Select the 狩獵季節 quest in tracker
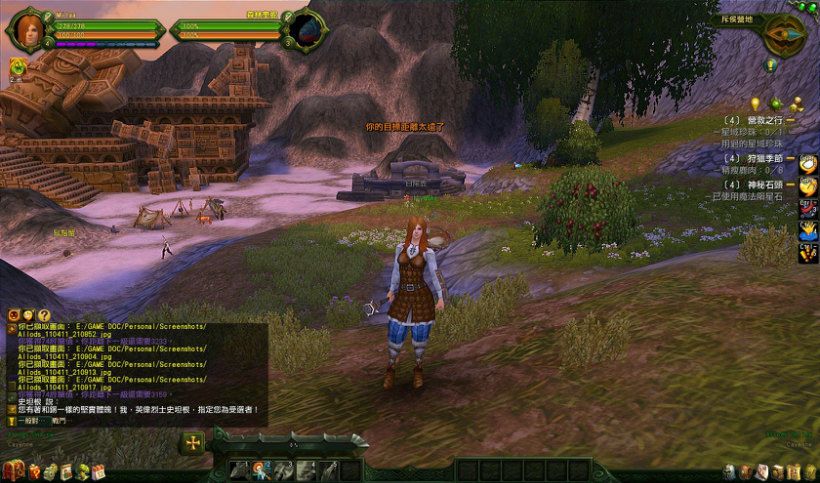This screenshot has width=820, height=483. click(763, 156)
